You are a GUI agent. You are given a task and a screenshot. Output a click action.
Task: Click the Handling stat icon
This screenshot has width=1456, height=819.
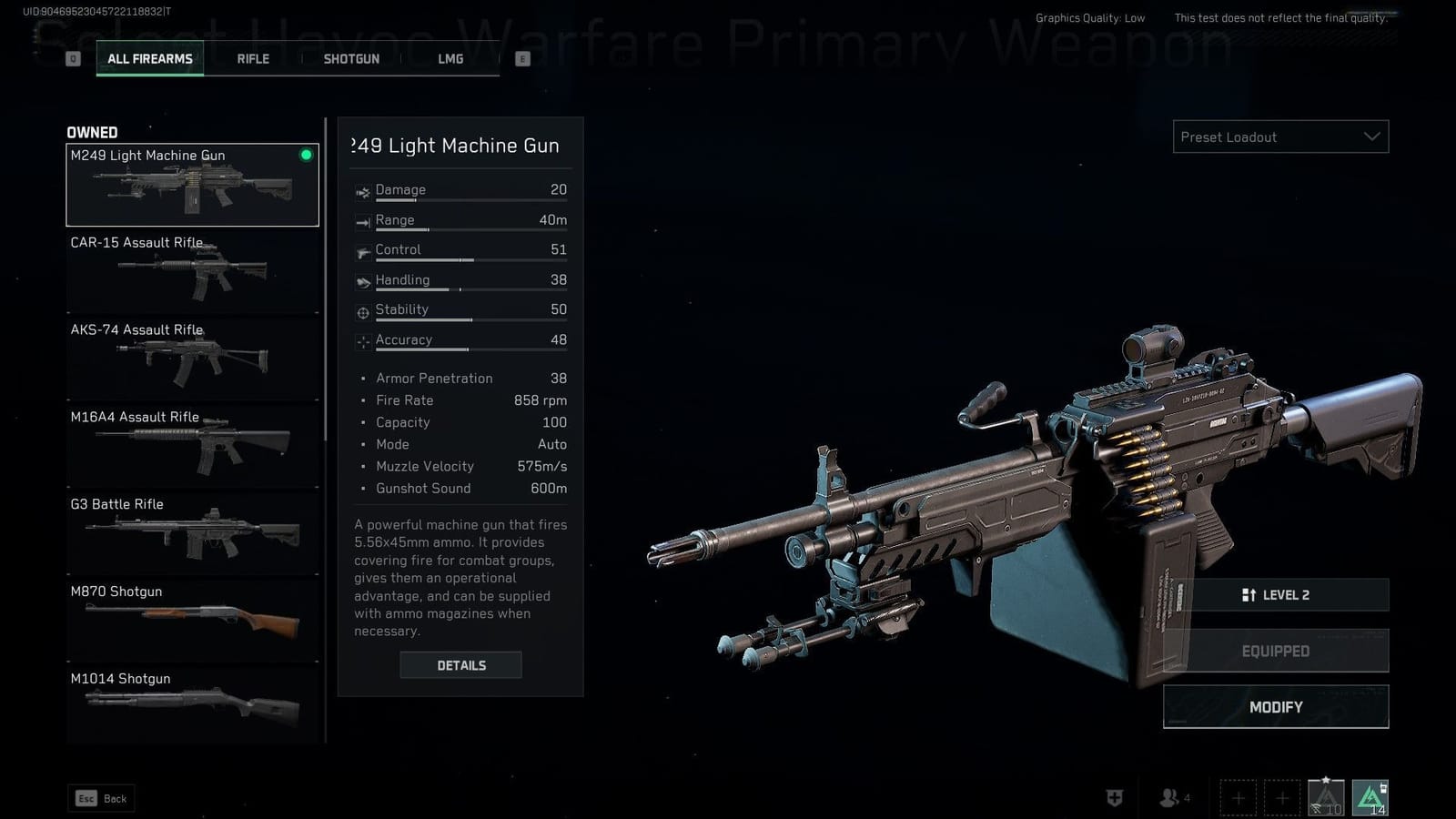click(362, 280)
